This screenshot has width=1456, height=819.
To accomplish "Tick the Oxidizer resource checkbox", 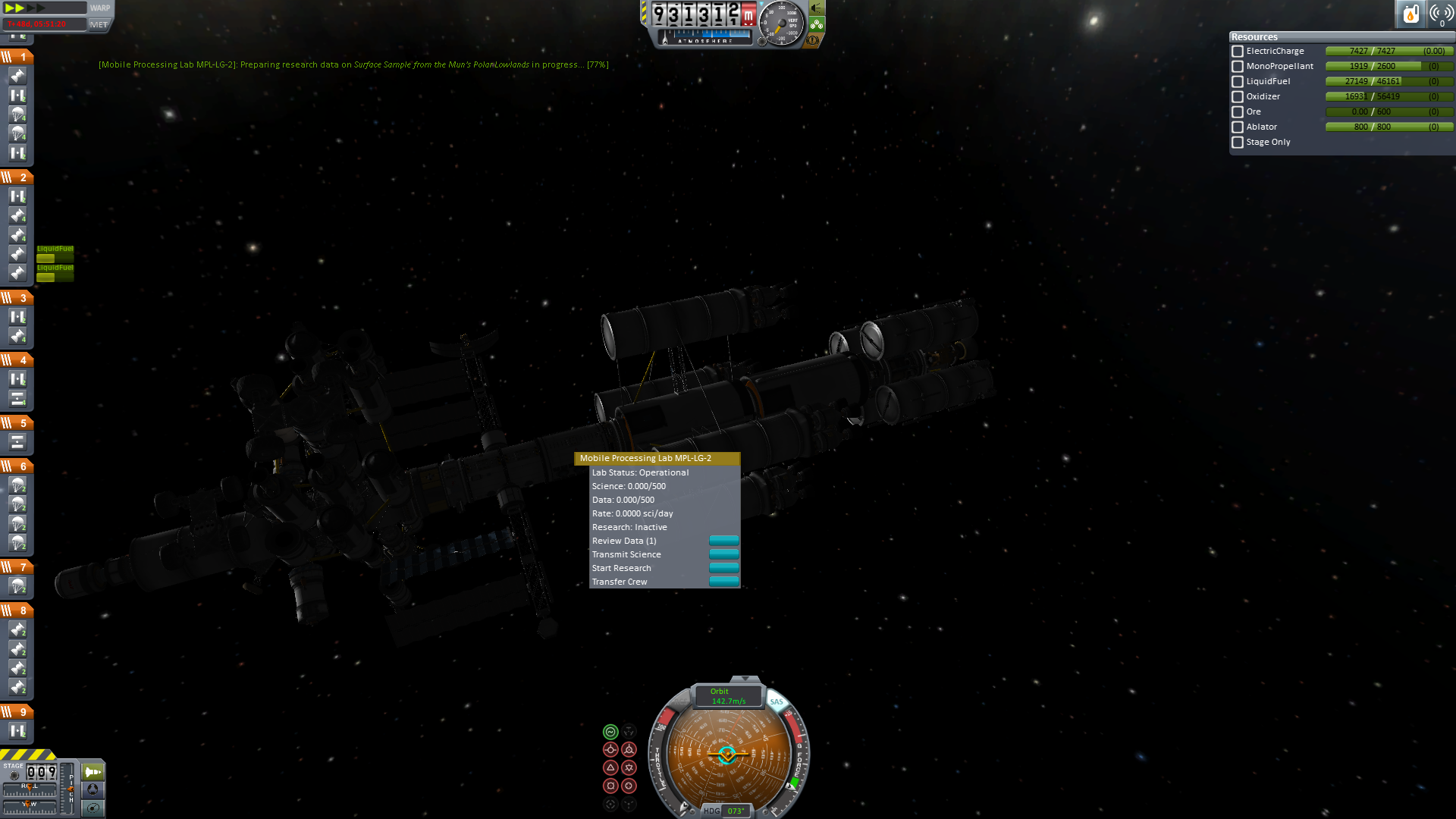I will [x=1238, y=97].
